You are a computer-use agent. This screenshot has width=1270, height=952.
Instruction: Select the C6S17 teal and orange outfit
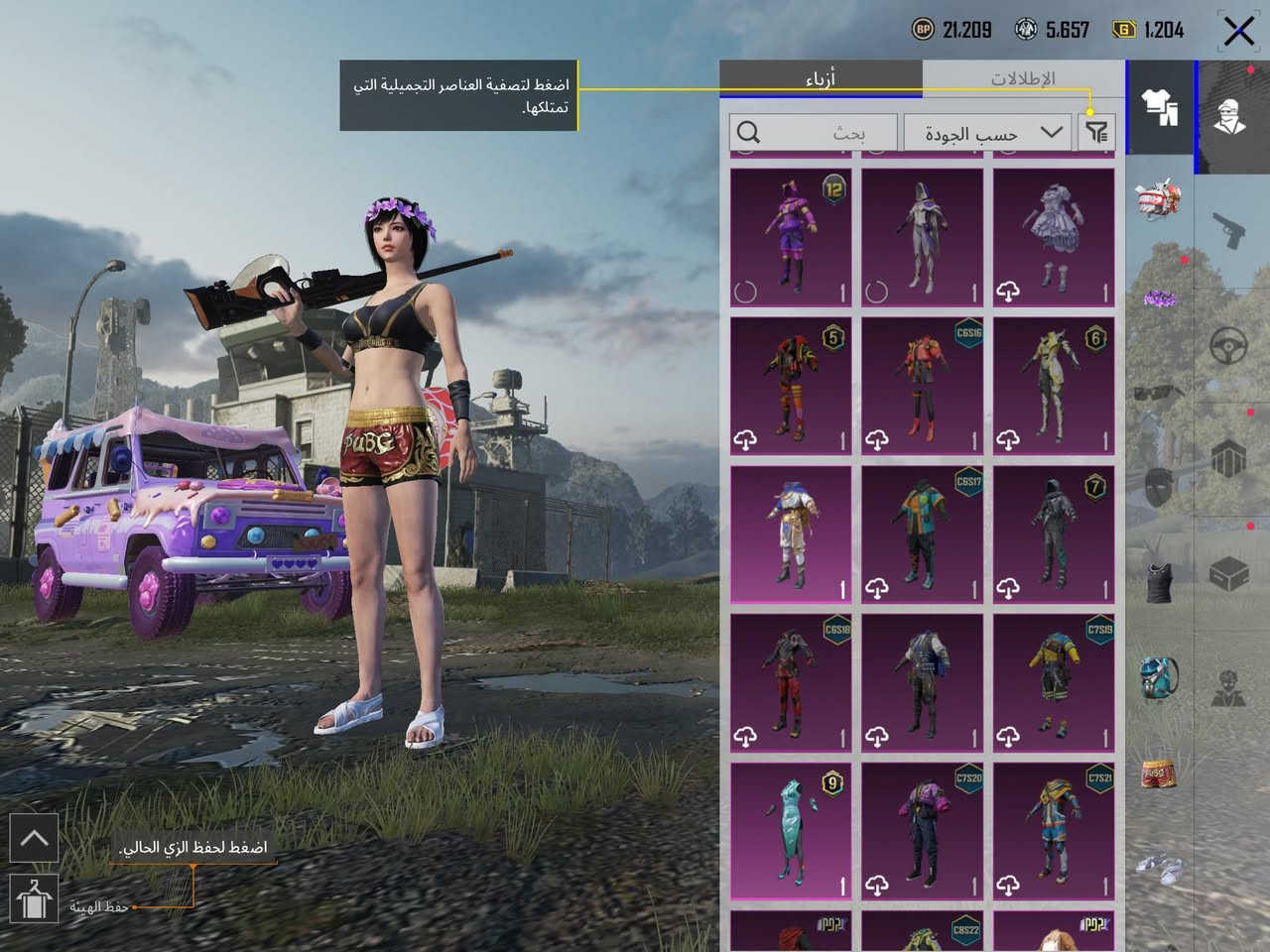pyautogui.click(x=922, y=535)
